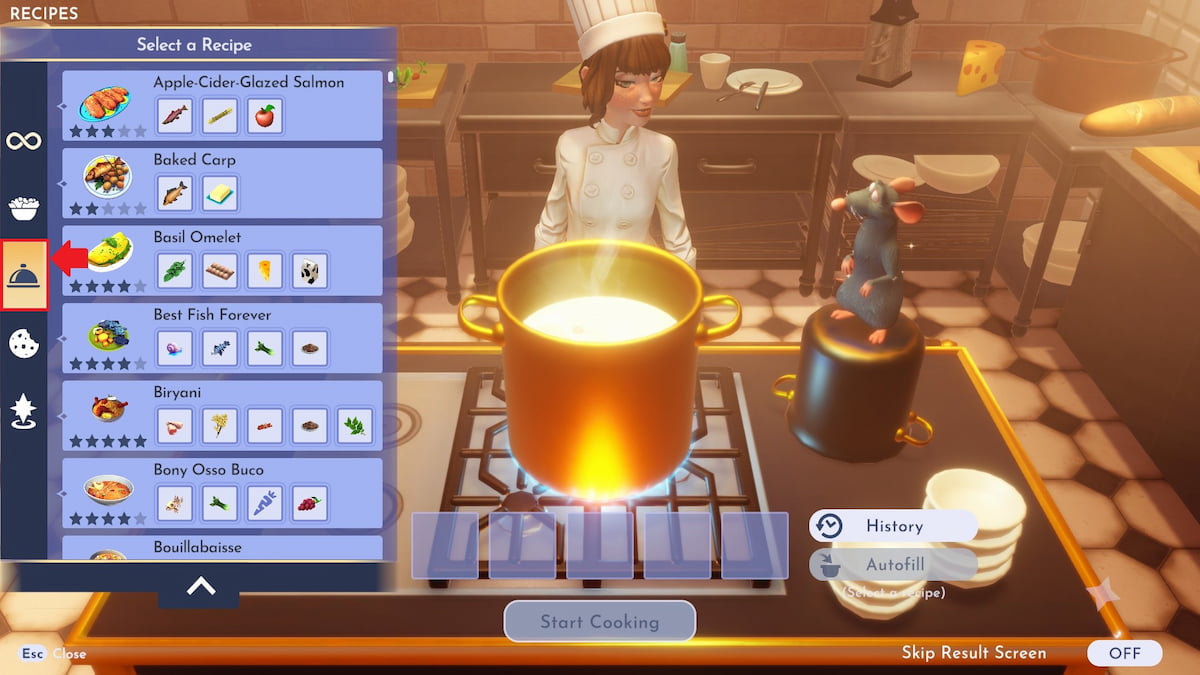Open the appetizer bowl category tab
The image size is (1200, 675).
(x=24, y=208)
